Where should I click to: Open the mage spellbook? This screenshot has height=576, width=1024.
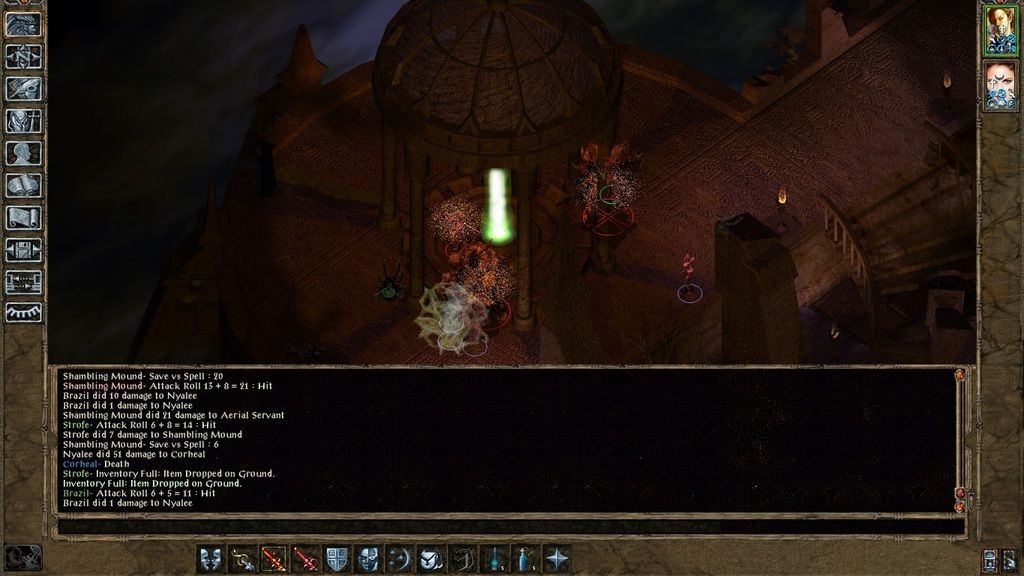tap(23, 186)
